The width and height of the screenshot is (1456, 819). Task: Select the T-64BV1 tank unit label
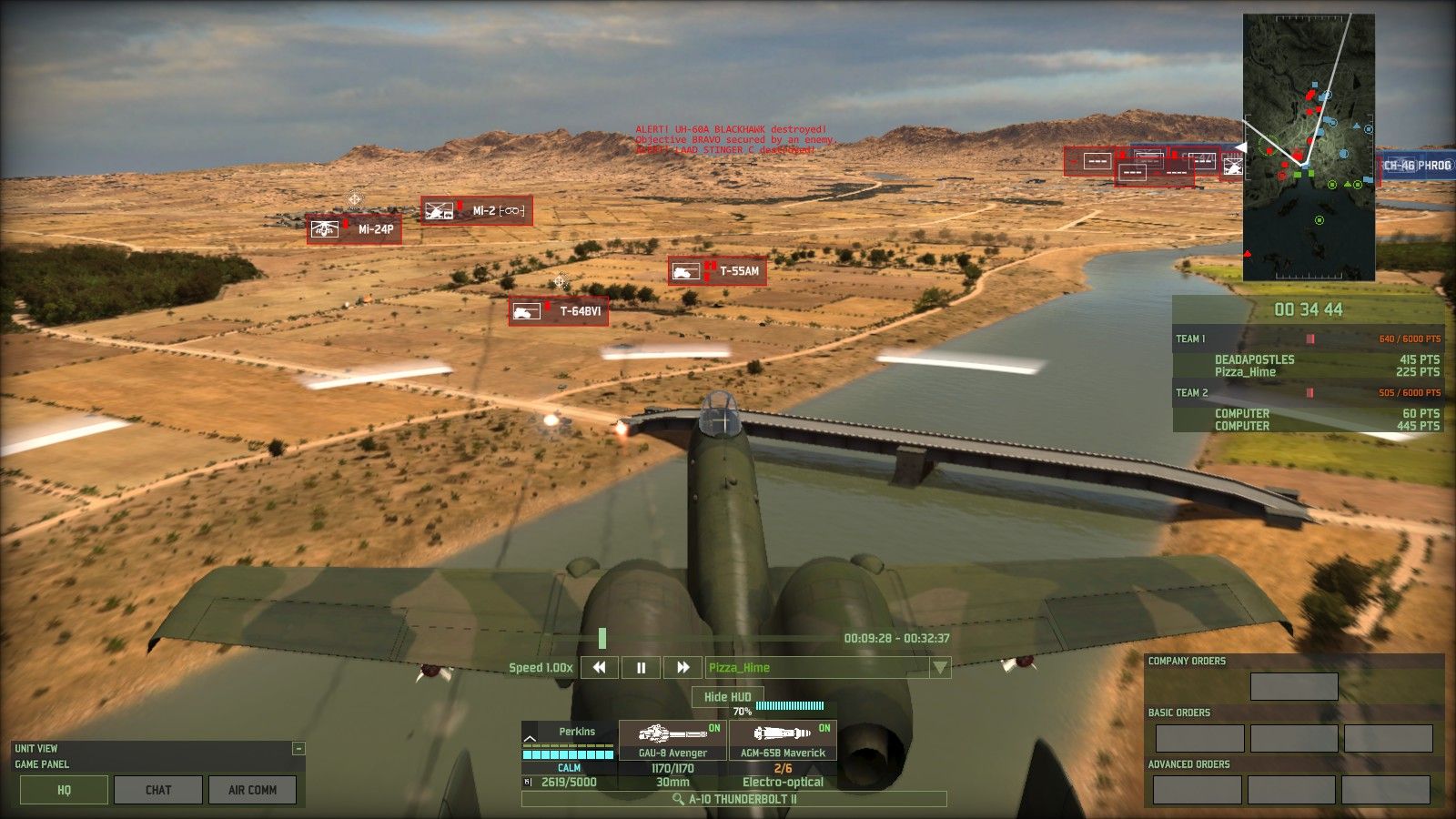click(x=558, y=311)
